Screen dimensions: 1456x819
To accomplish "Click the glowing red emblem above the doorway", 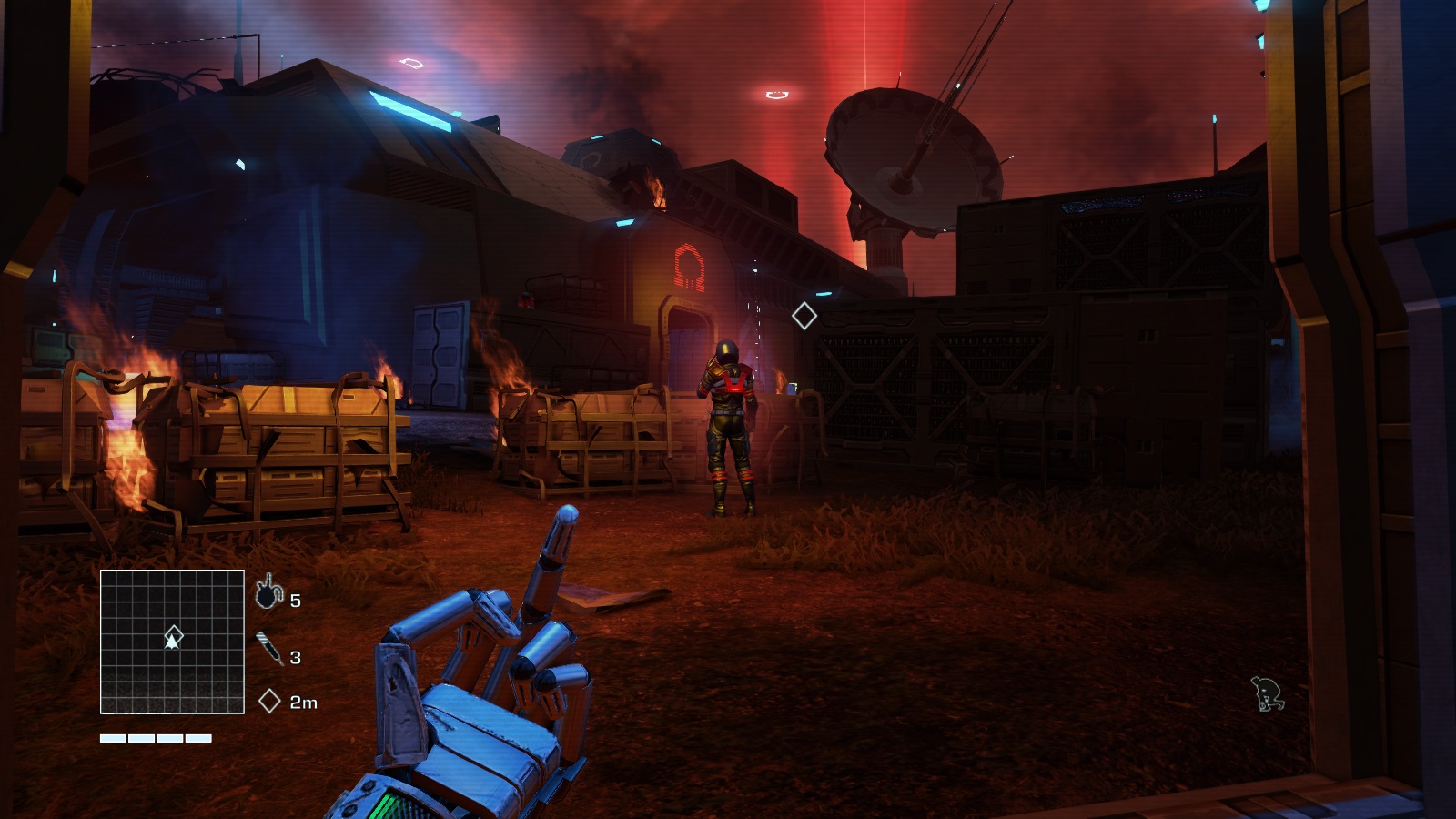I will [x=687, y=267].
